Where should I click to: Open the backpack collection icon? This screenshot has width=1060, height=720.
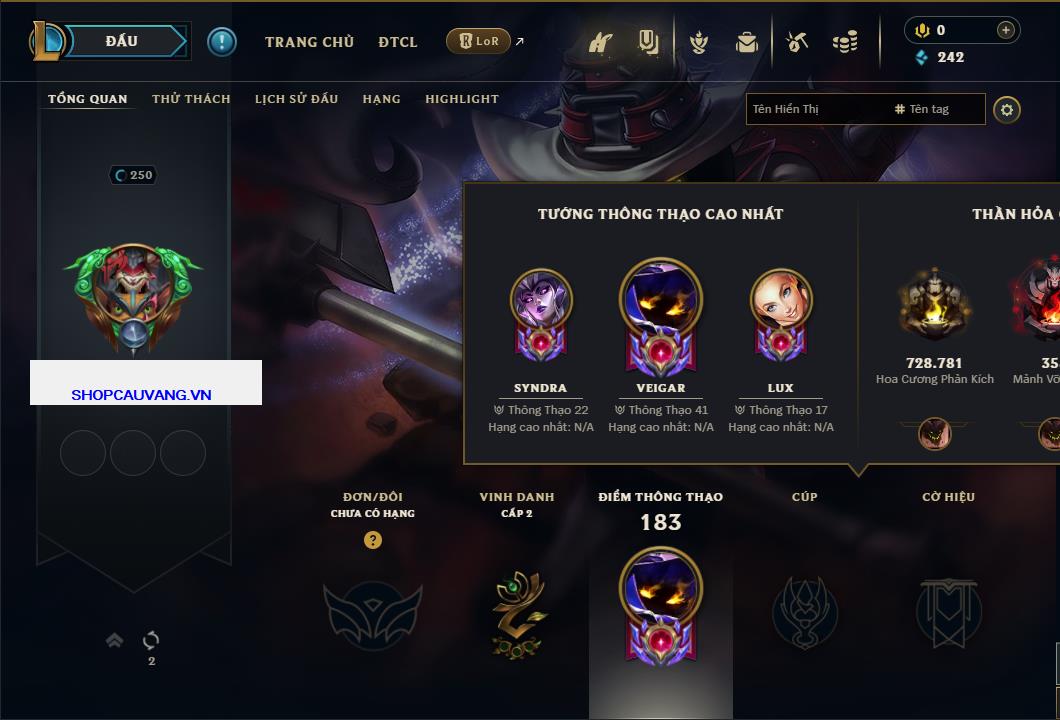pyautogui.click(x=746, y=42)
